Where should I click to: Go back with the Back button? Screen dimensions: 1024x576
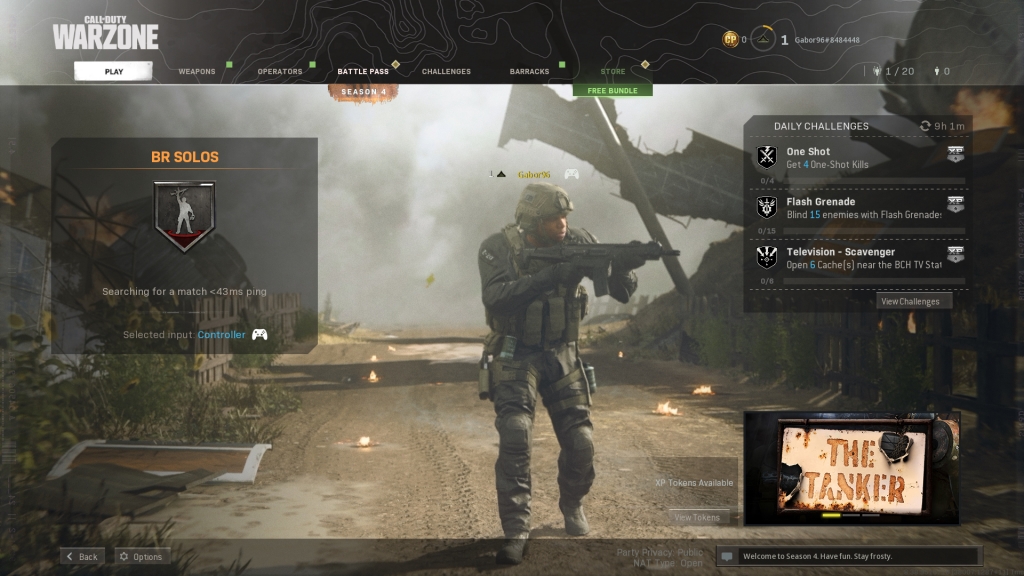click(x=82, y=556)
